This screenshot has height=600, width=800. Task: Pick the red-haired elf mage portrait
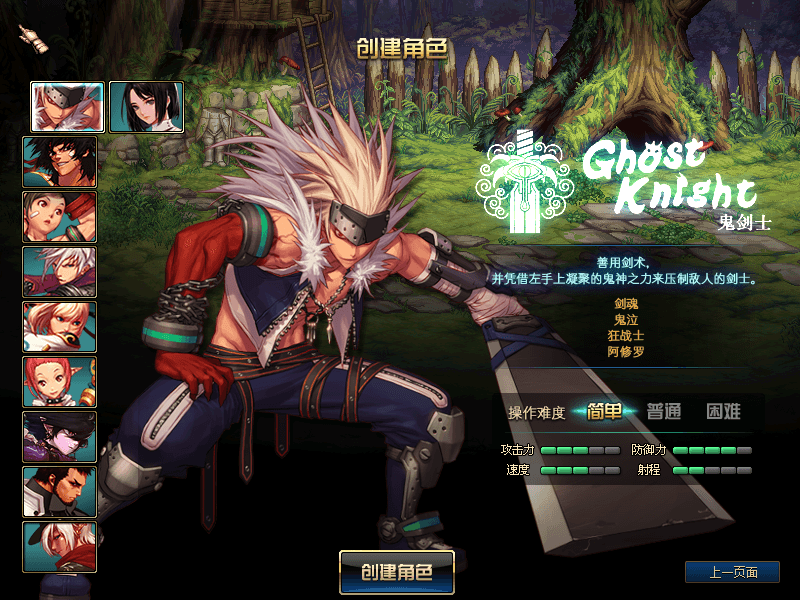(x=60, y=382)
